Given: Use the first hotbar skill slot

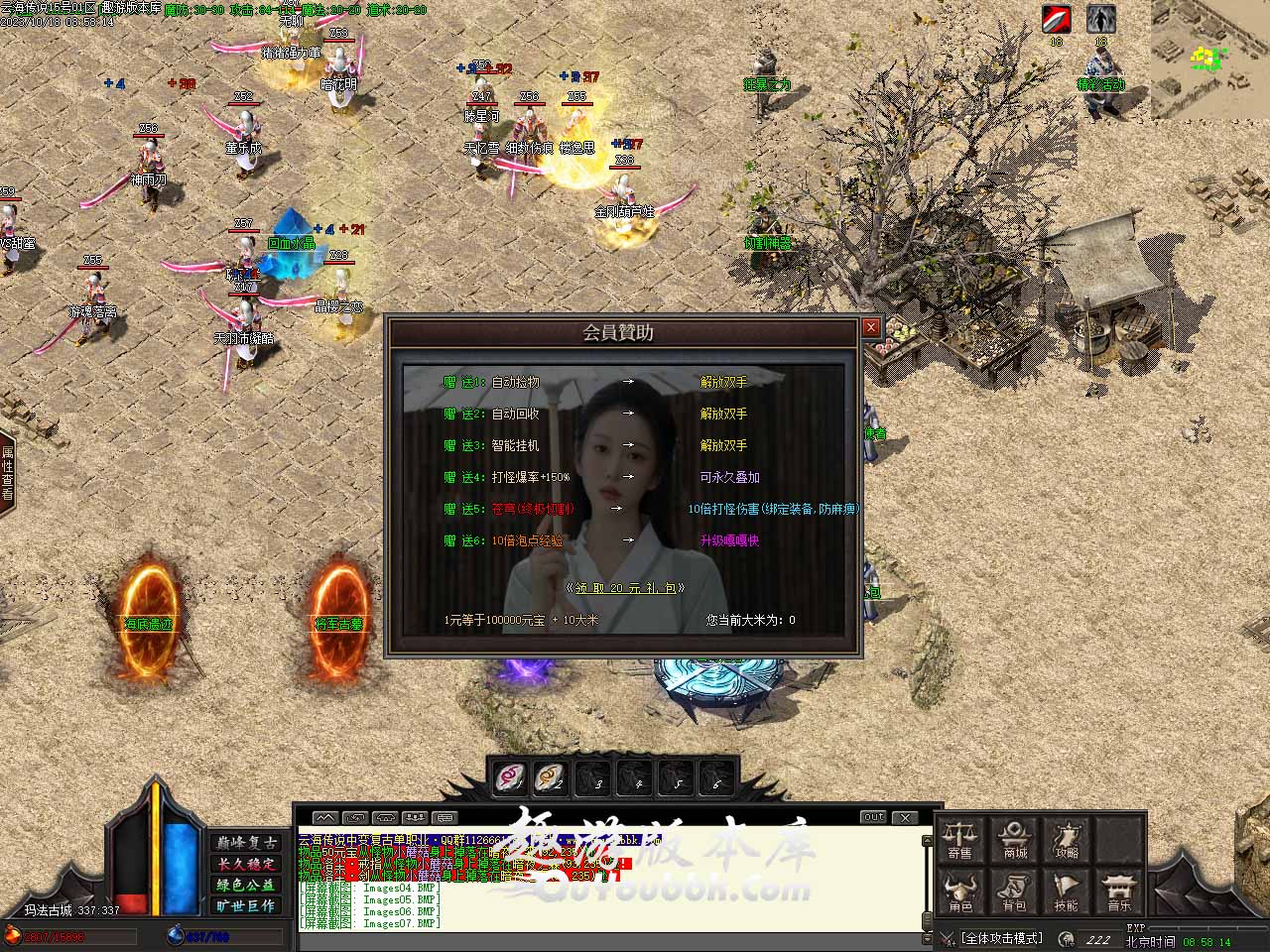Looking at the screenshot, I should tap(512, 777).
